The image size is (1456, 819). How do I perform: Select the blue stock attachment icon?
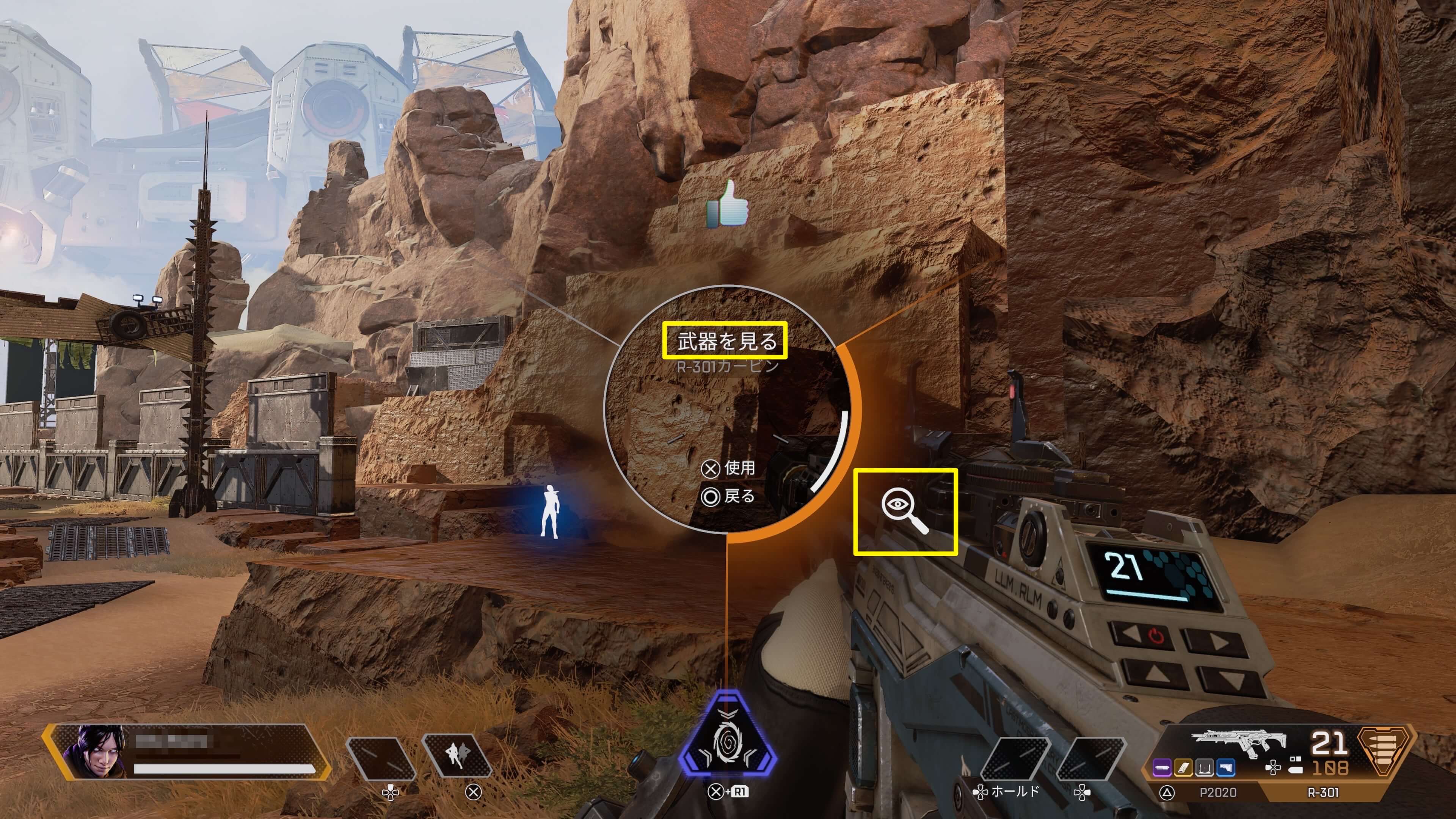(x=1225, y=767)
